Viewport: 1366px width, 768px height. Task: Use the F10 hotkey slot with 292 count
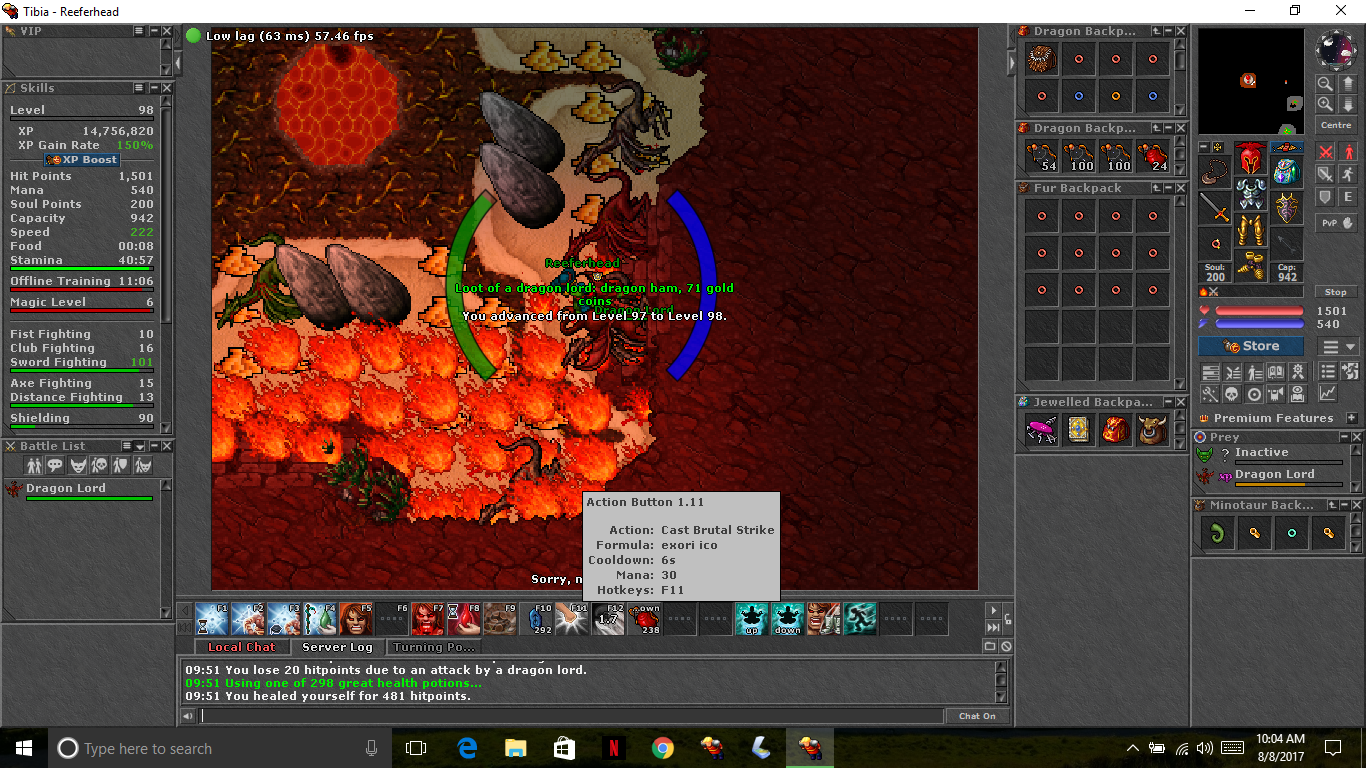[x=541, y=619]
